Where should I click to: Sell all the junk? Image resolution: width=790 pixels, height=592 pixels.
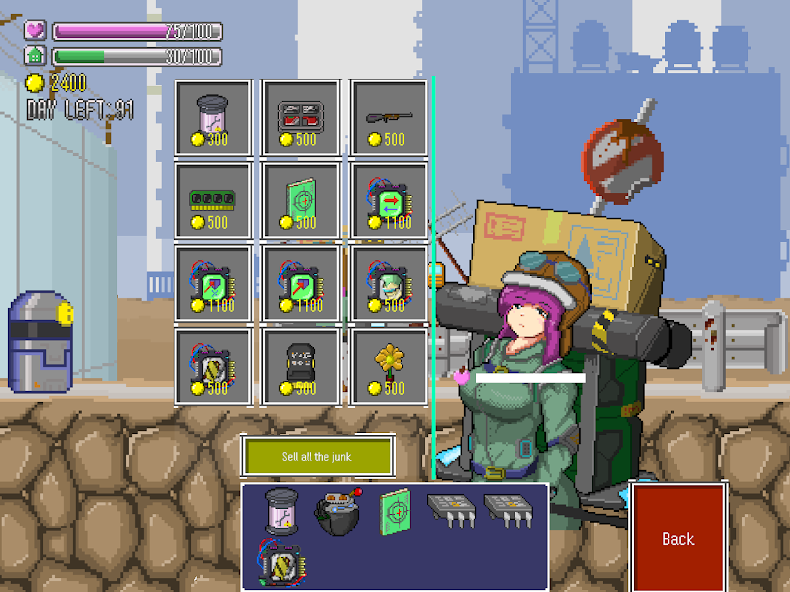318,457
